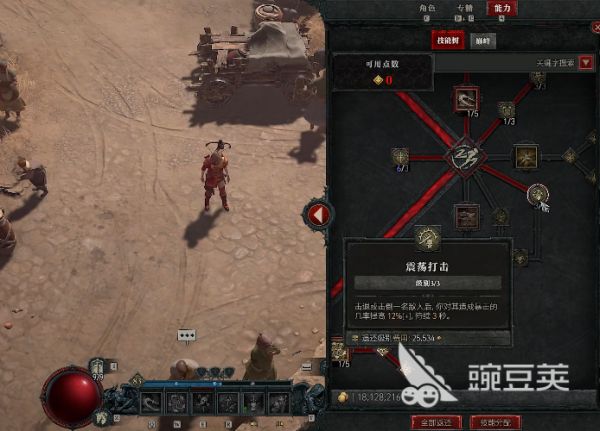This screenshot has height=431, width=600.
Task: Open the 专精 specialization tab
Action: point(462,8)
